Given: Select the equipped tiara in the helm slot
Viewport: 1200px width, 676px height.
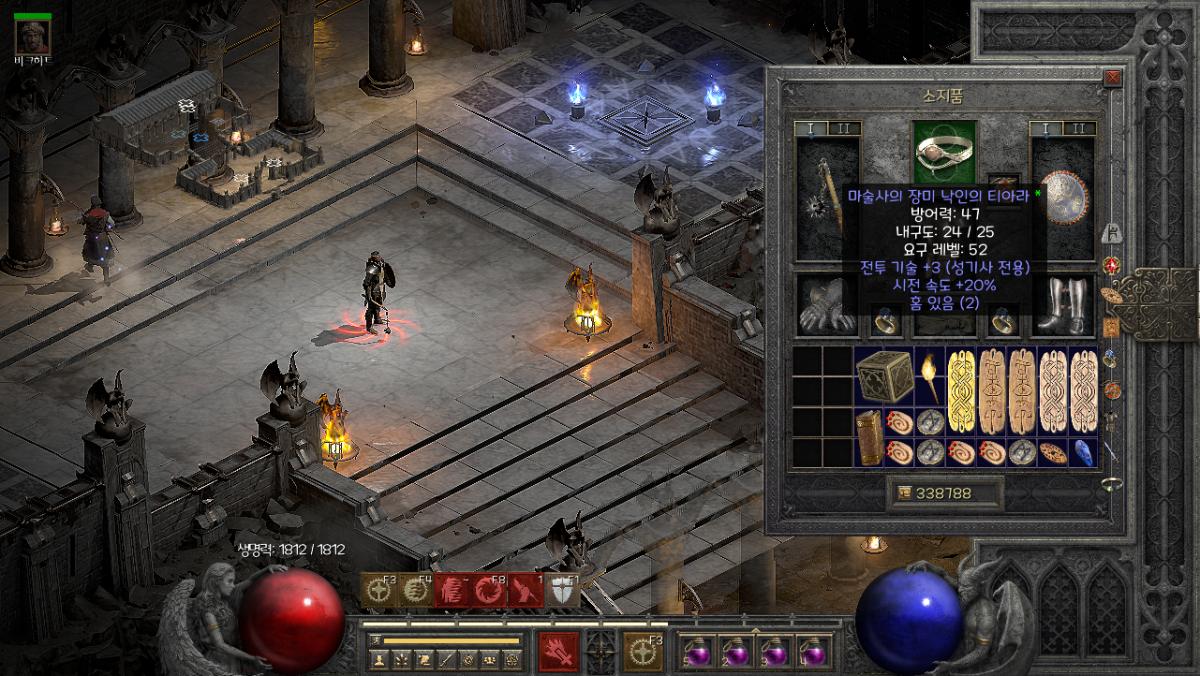Looking at the screenshot, I should 945,150.
